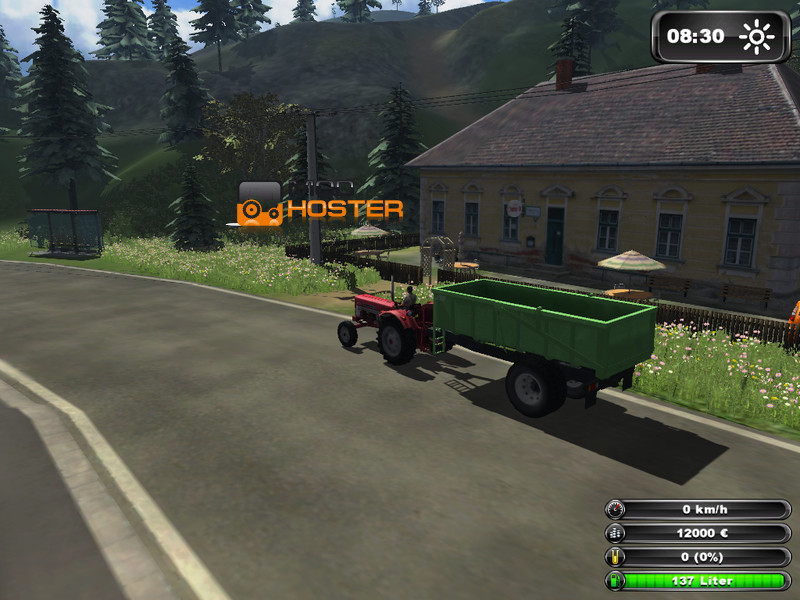Click the sun weather icon
Screen dimensions: 800x600
[x=757, y=38]
